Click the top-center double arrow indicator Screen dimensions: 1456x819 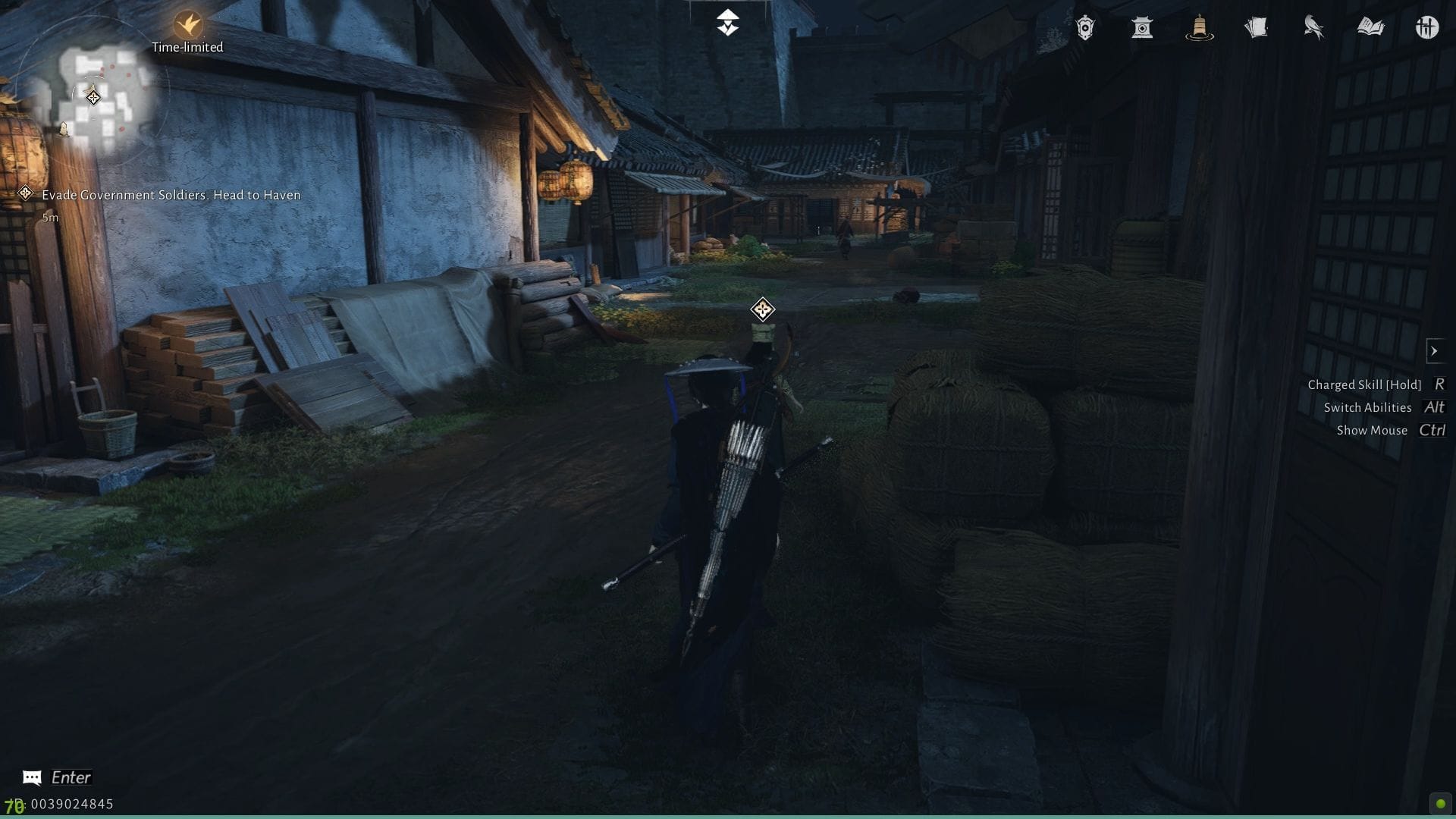pyautogui.click(x=727, y=20)
